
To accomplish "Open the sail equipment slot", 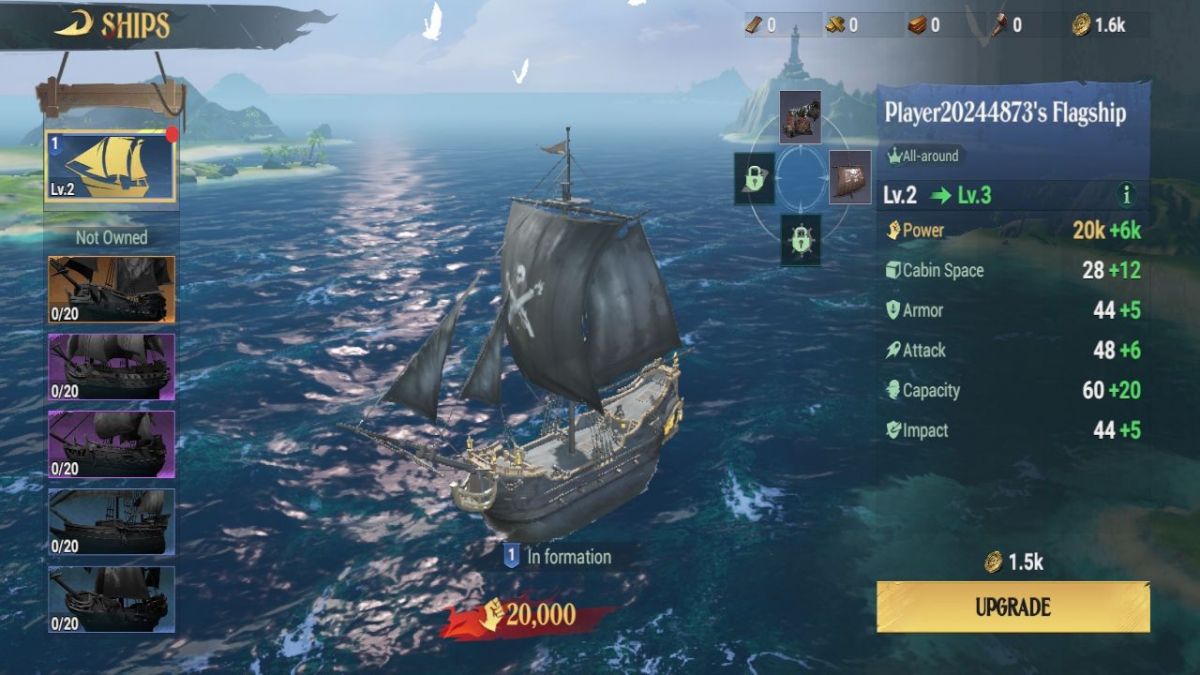I will (x=850, y=177).
